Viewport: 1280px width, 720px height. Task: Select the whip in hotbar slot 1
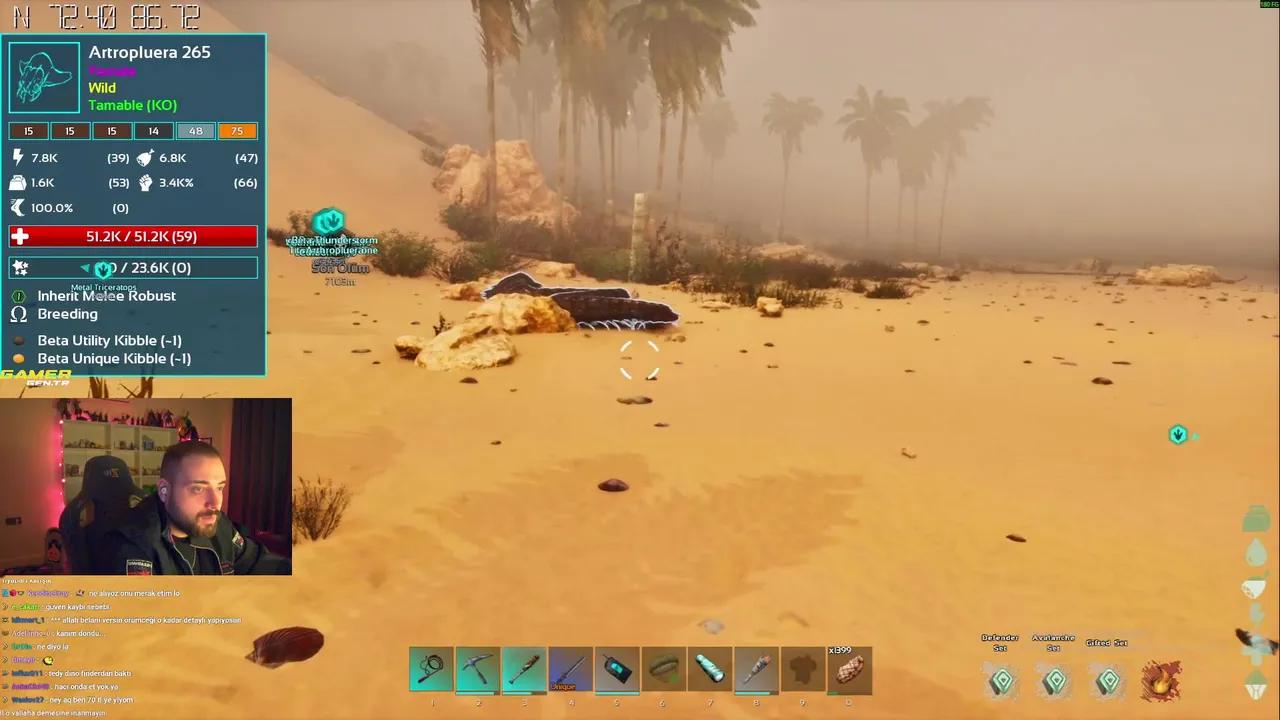tap(431, 670)
